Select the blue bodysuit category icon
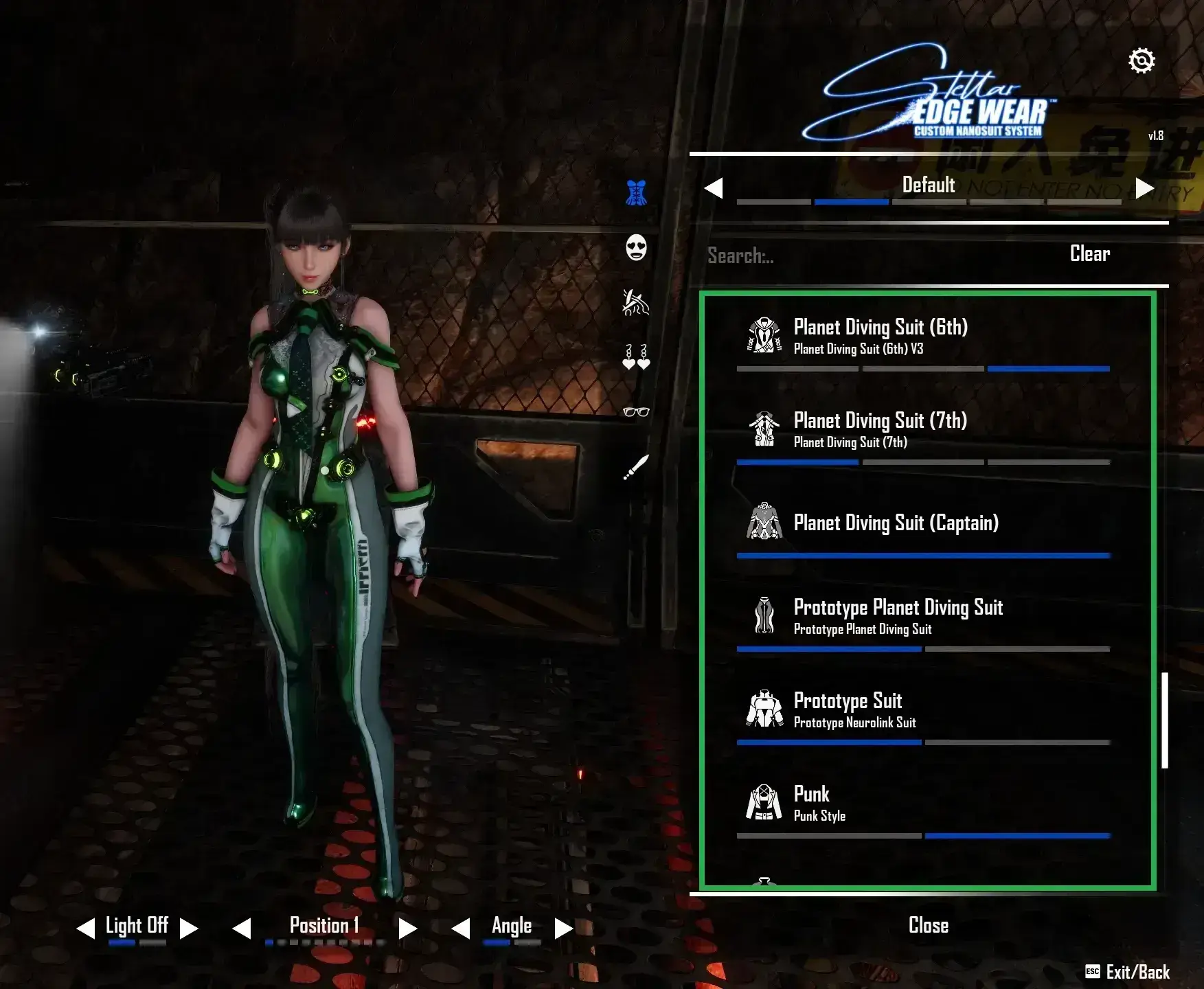The height and width of the screenshot is (989, 1204). 636,193
